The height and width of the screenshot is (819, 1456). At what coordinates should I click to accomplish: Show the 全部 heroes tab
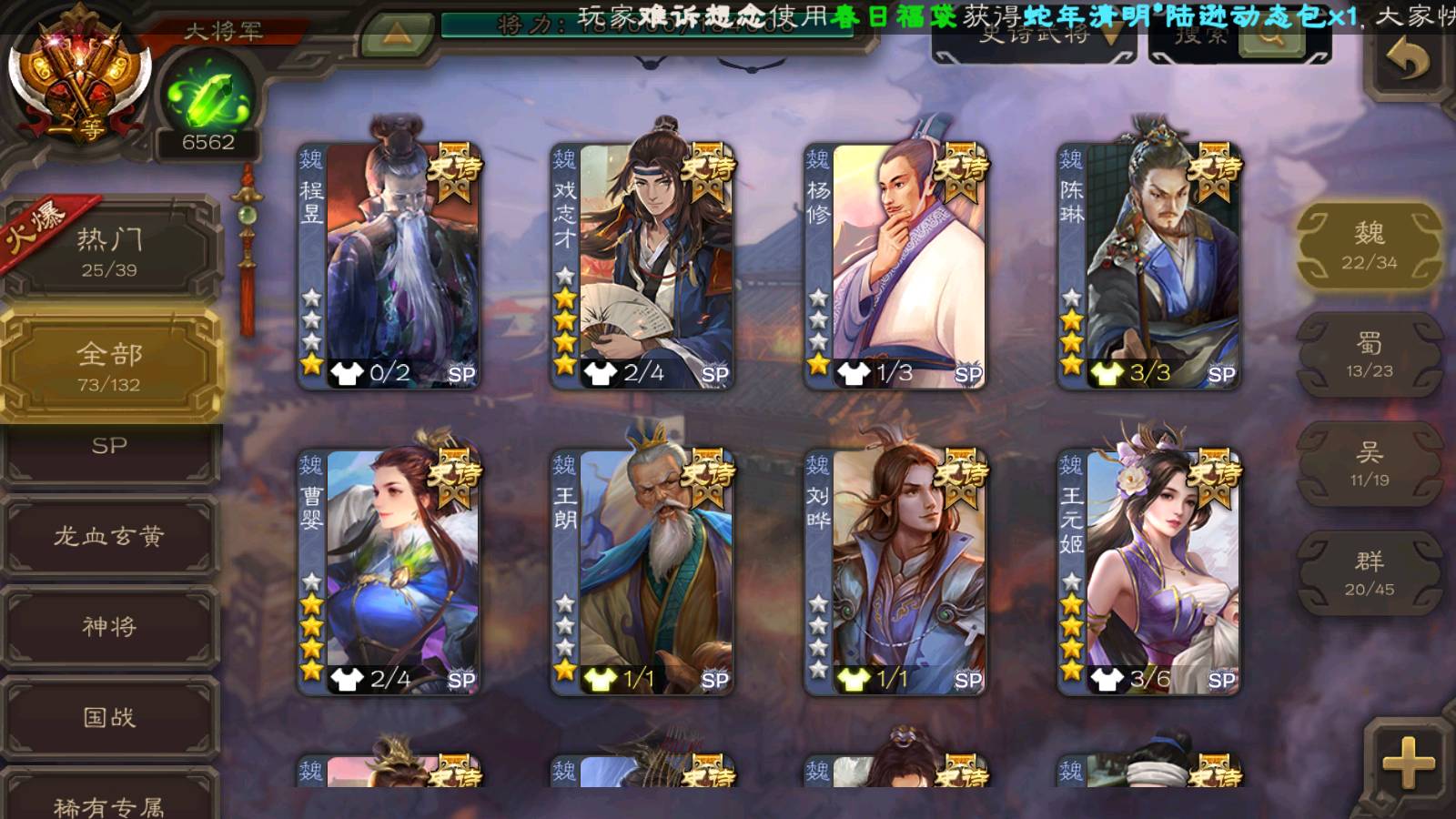pos(110,365)
